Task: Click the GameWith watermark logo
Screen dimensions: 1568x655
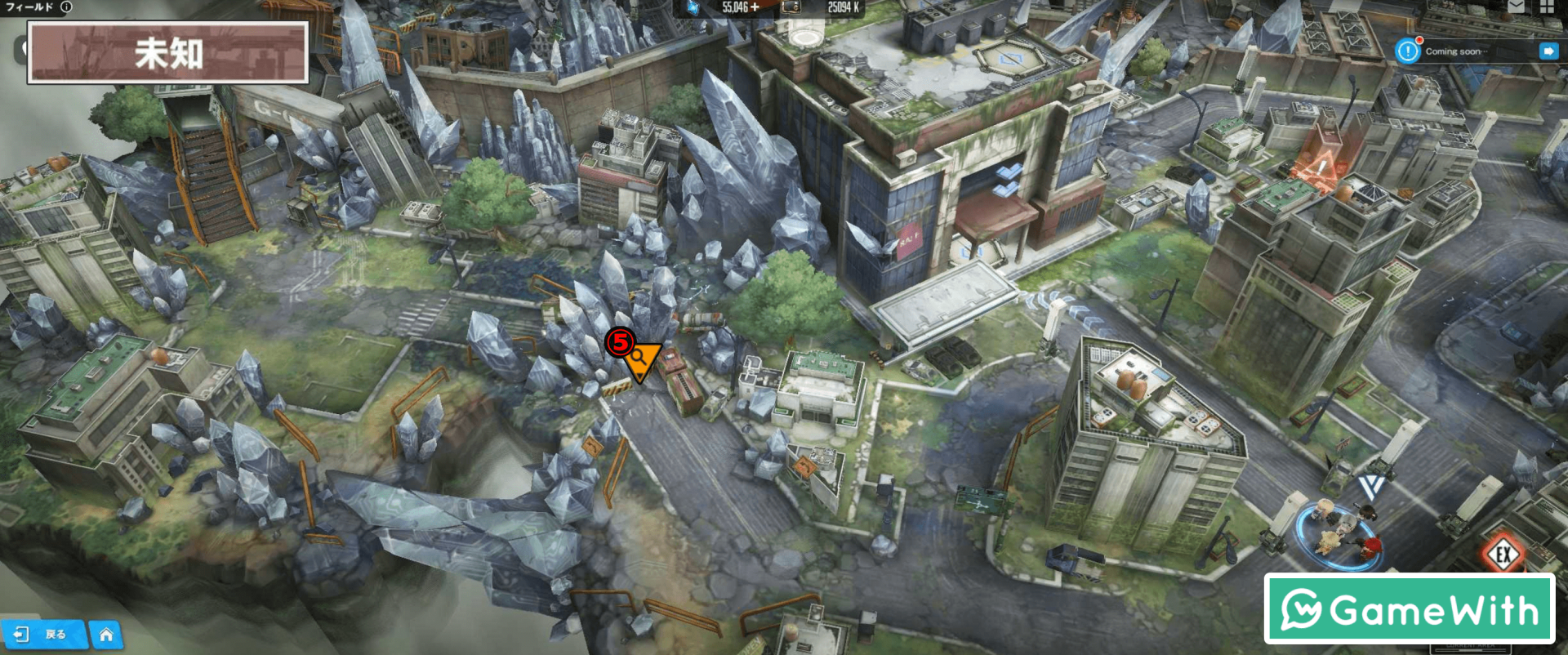Action: click(x=1410, y=609)
